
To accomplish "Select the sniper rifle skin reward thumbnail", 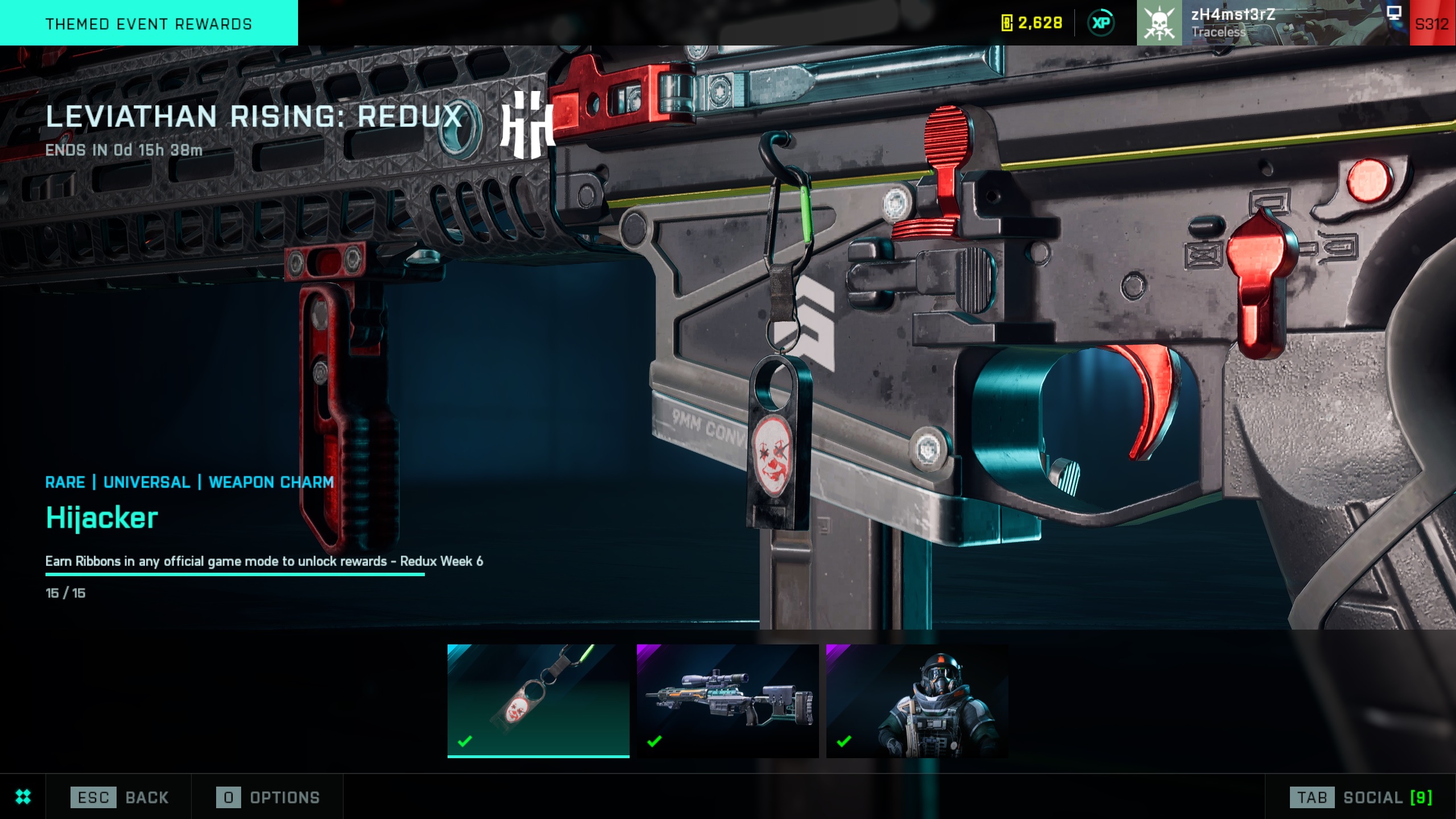I will [x=727, y=700].
